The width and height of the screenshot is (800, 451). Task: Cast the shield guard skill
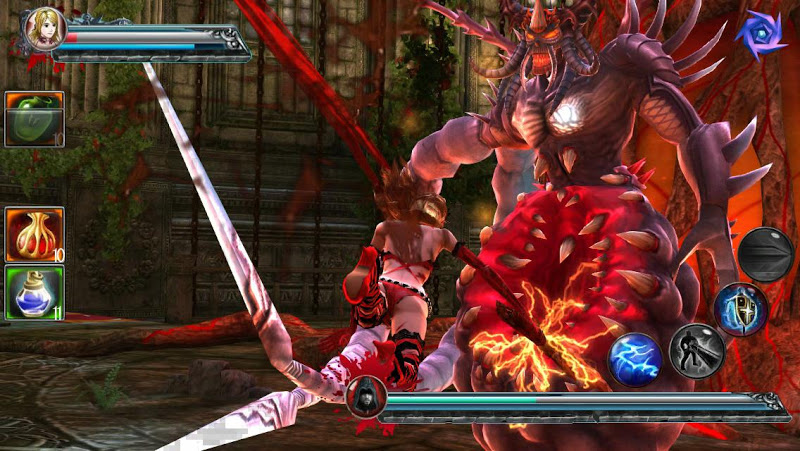[x=741, y=308]
